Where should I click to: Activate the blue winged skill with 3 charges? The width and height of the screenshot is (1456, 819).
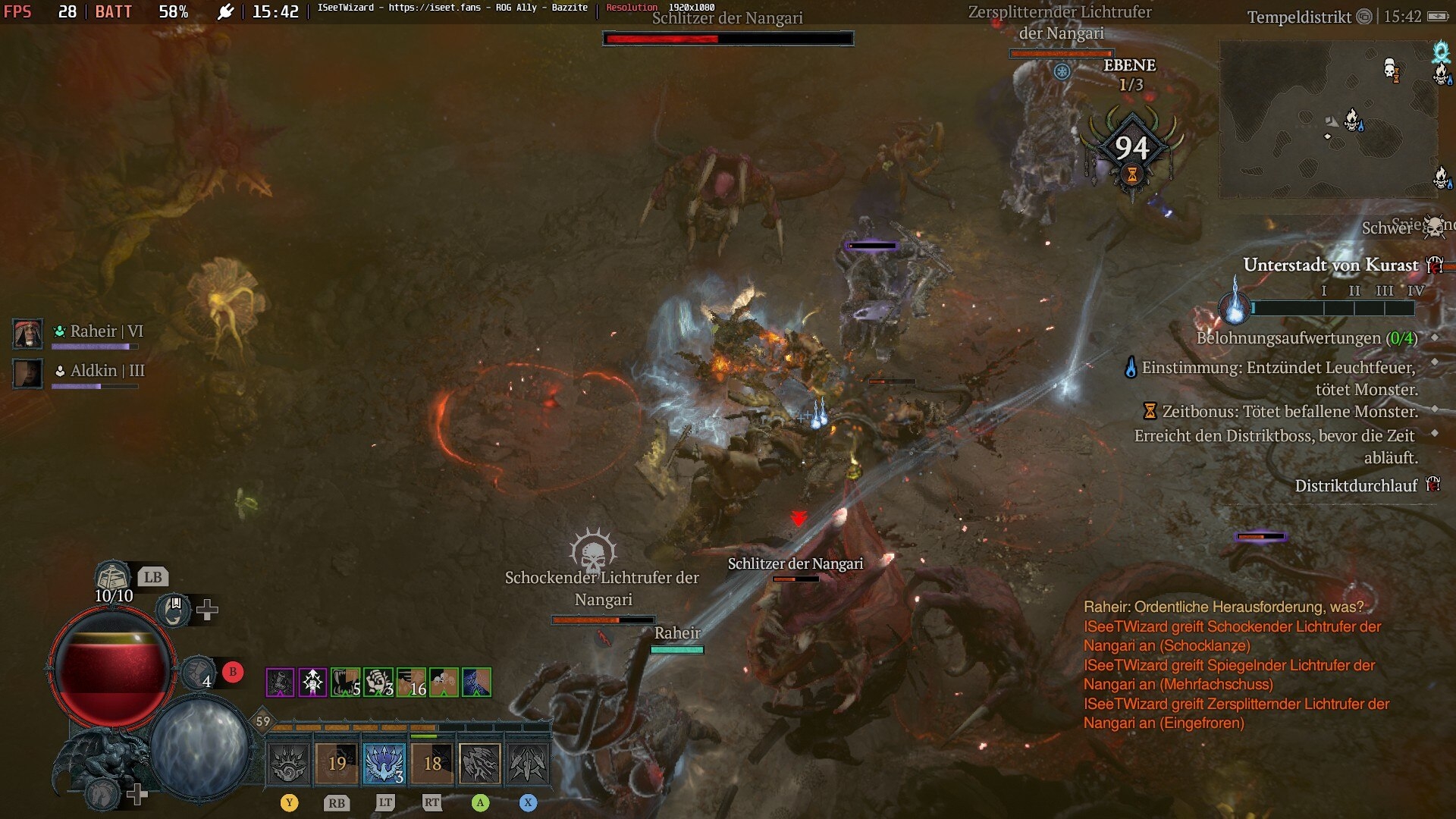[x=384, y=763]
